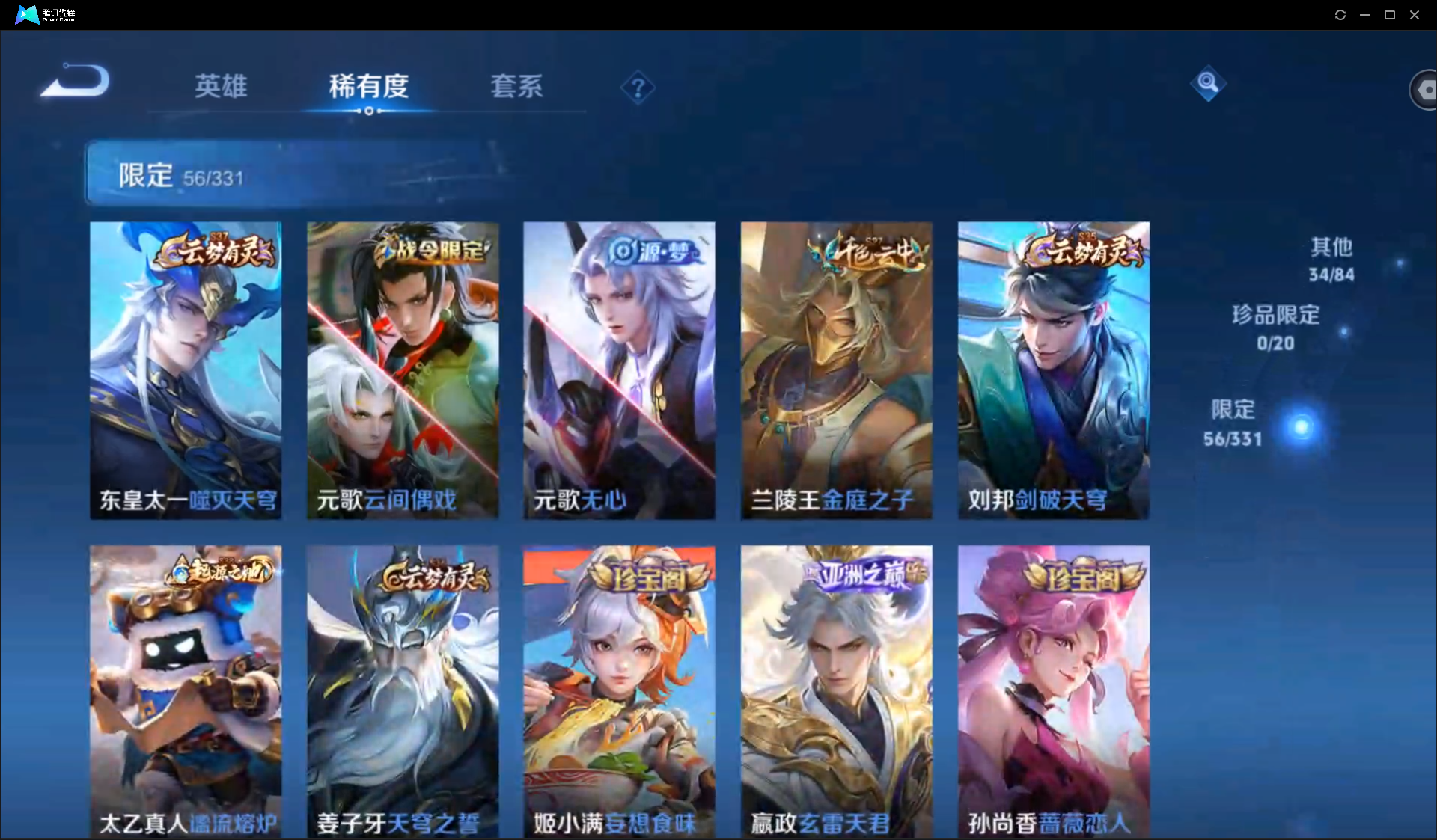This screenshot has width=1437, height=840.
Task: Pick the 元歌 无心 skin card
Action: pos(619,370)
